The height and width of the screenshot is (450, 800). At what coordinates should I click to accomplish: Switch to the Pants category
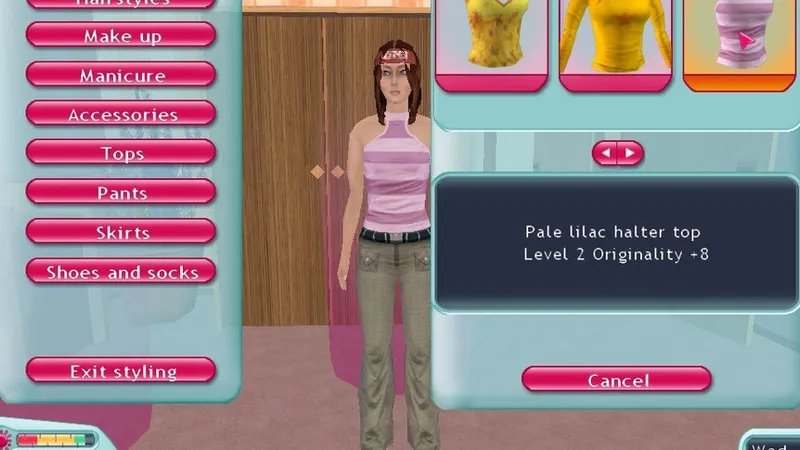121,193
